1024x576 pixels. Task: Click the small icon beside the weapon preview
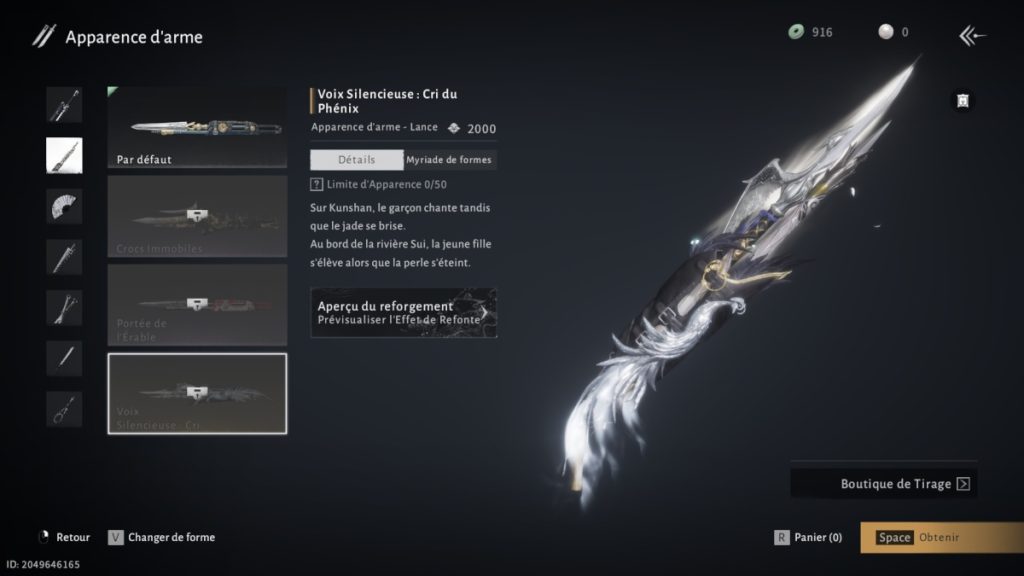point(962,100)
